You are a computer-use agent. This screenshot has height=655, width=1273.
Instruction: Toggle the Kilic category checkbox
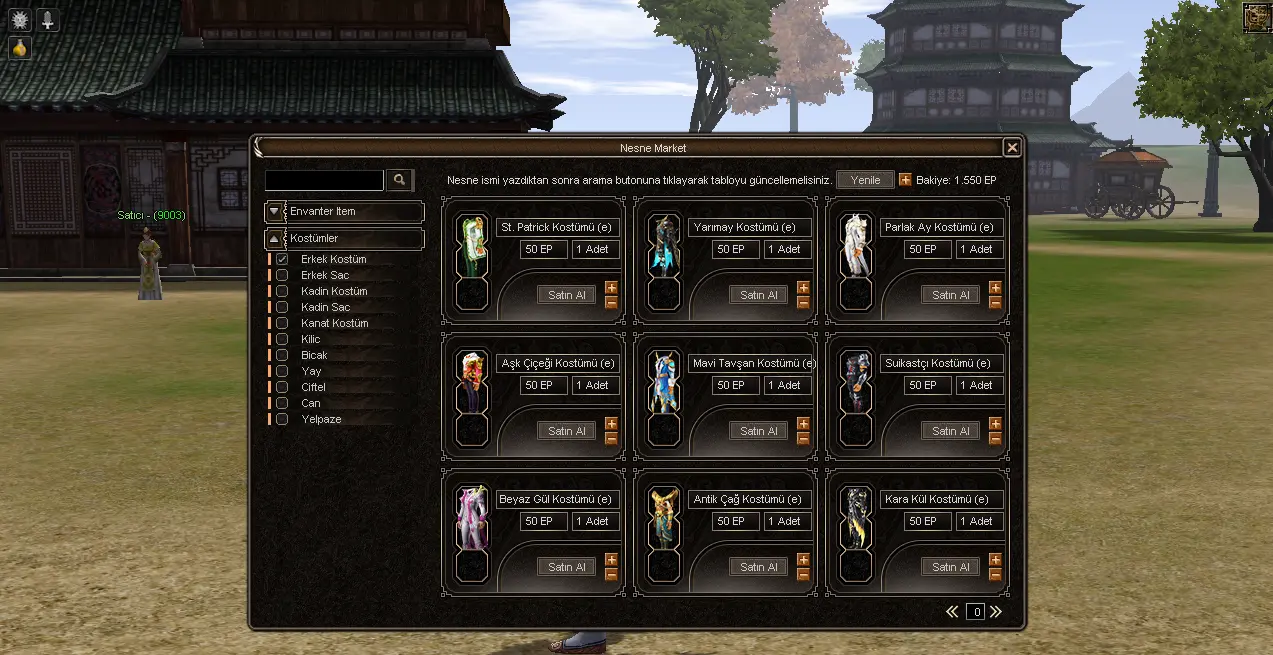282,339
